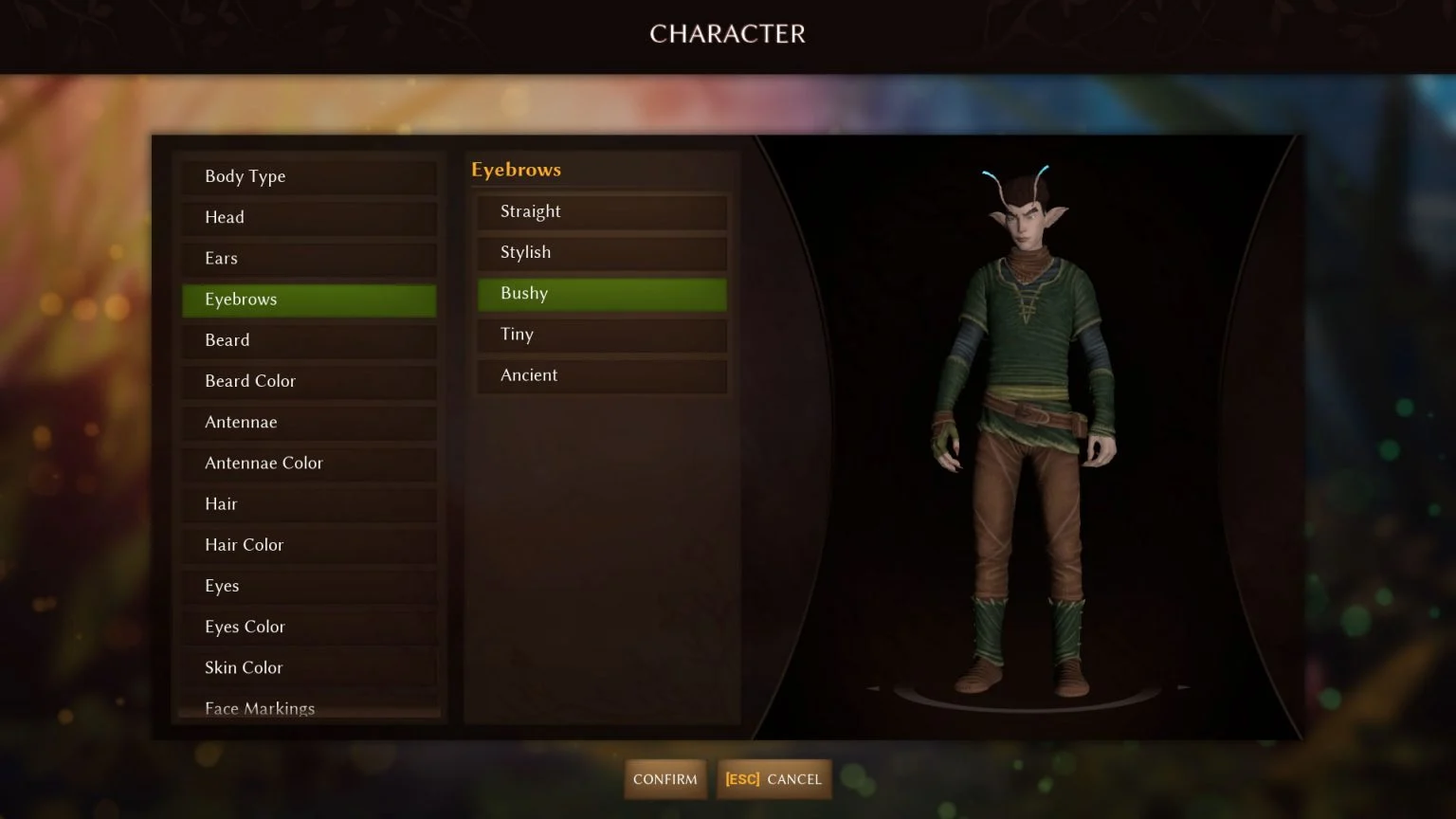This screenshot has width=1456, height=819.
Task: Choose the Antennae Color option
Action: [x=308, y=463]
